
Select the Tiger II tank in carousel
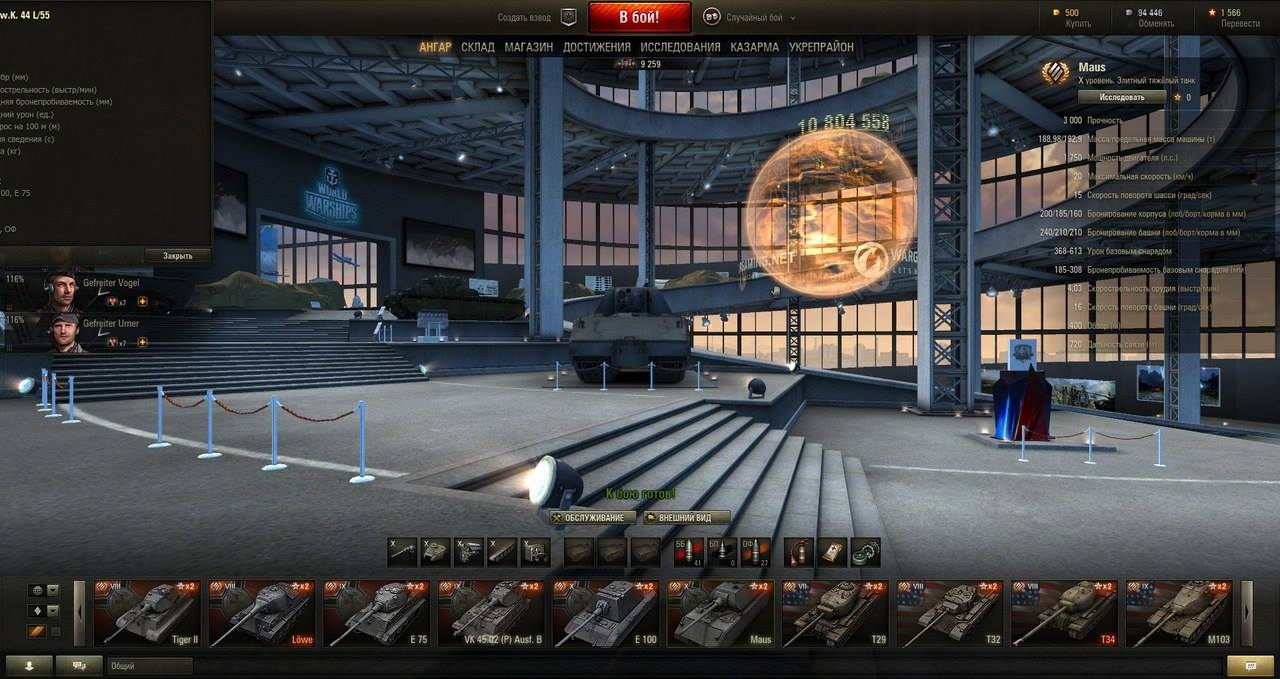coord(147,613)
